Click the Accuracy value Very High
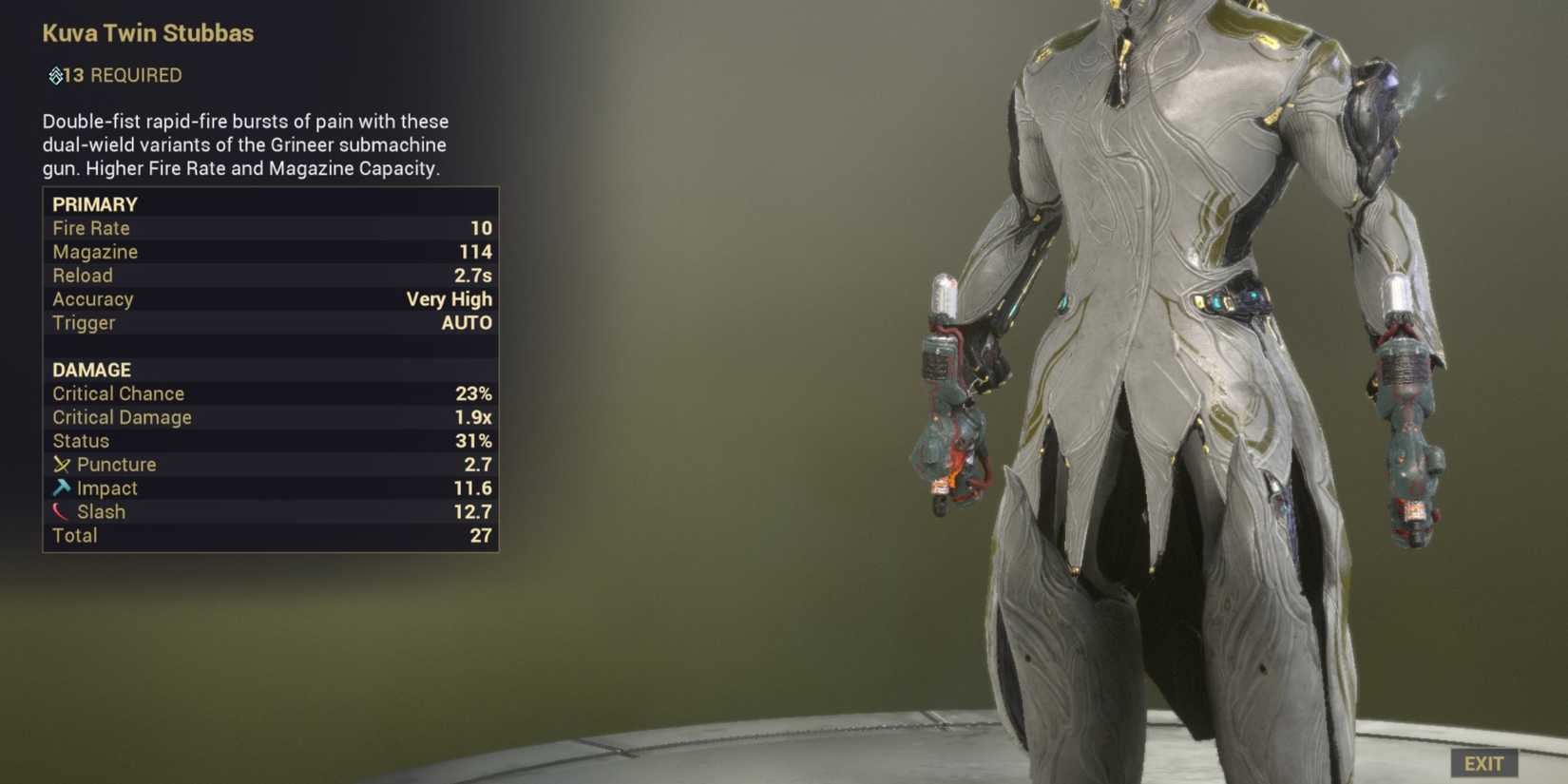The image size is (1568, 784). pyautogui.click(x=449, y=299)
